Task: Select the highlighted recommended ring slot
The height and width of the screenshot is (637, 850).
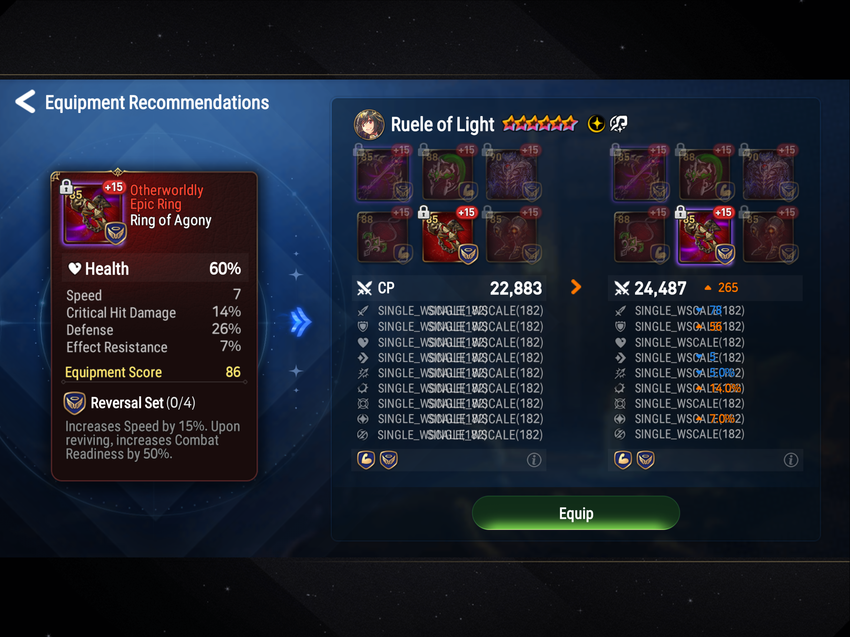Action: (706, 236)
